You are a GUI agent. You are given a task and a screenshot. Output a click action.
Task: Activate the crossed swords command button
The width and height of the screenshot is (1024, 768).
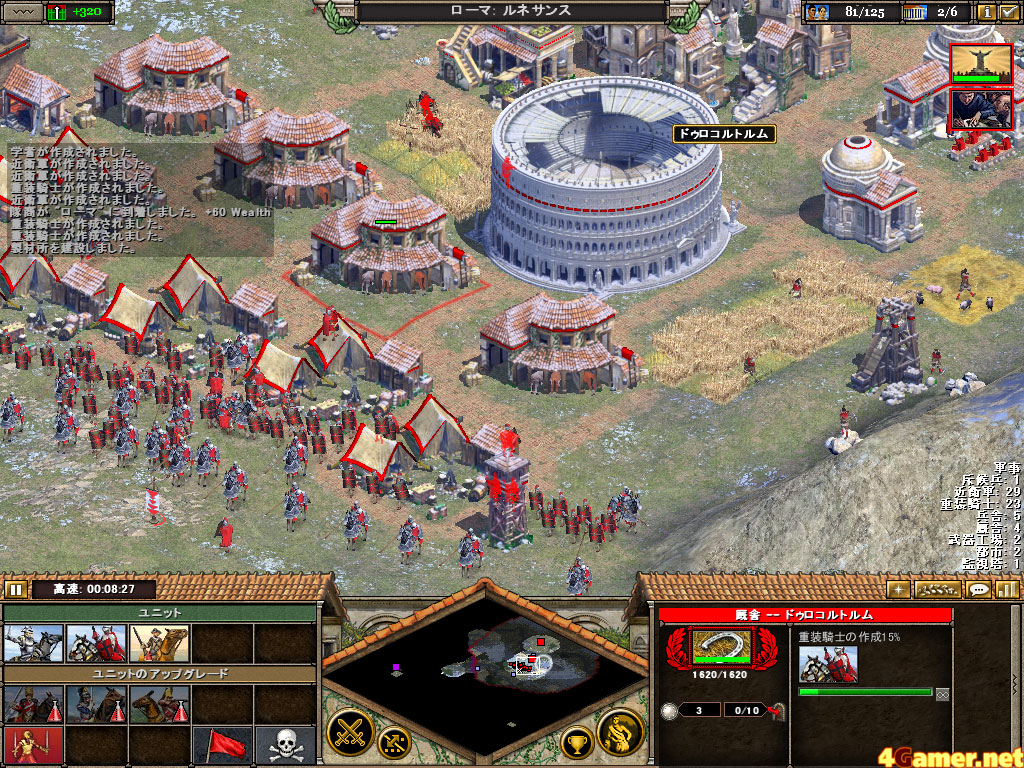352,735
